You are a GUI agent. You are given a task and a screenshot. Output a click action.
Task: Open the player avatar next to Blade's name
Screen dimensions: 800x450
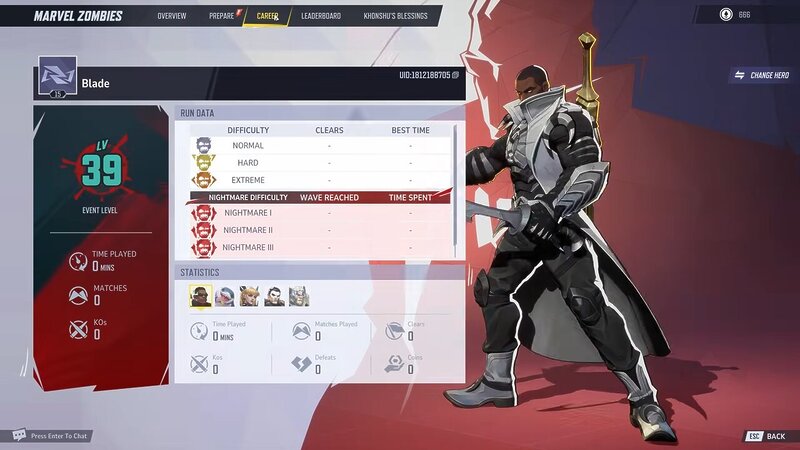pos(57,77)
